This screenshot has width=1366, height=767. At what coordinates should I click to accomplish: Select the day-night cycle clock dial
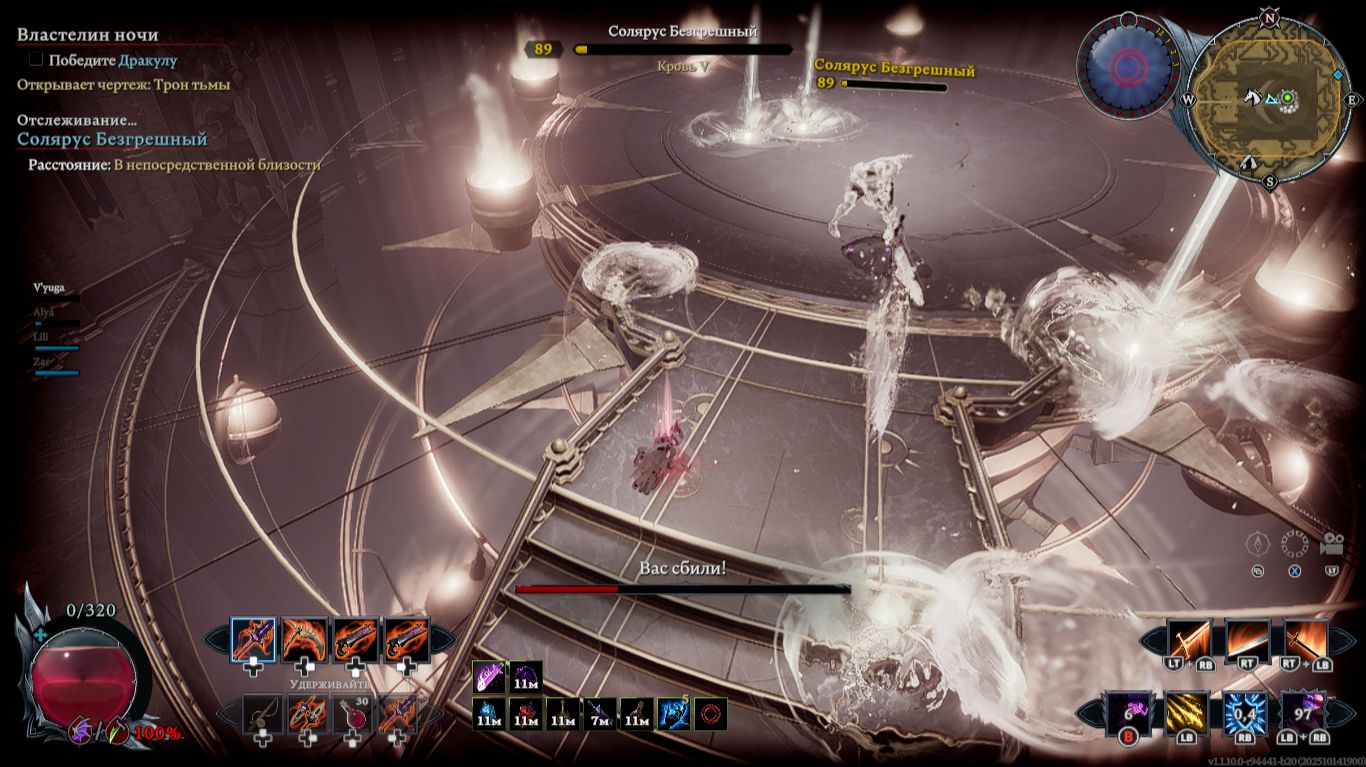tap(1126, 66)
